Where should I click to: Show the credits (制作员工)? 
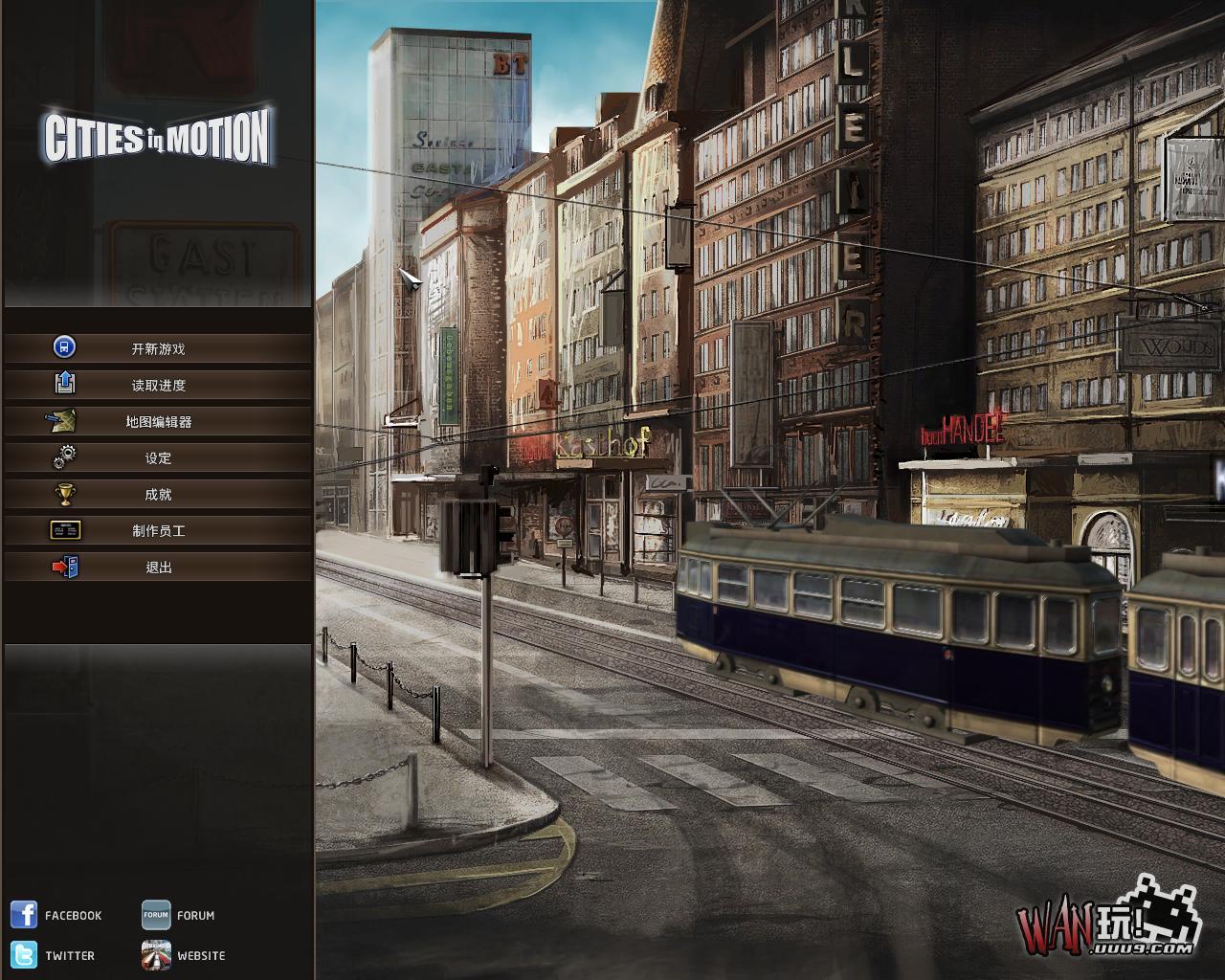158,530
